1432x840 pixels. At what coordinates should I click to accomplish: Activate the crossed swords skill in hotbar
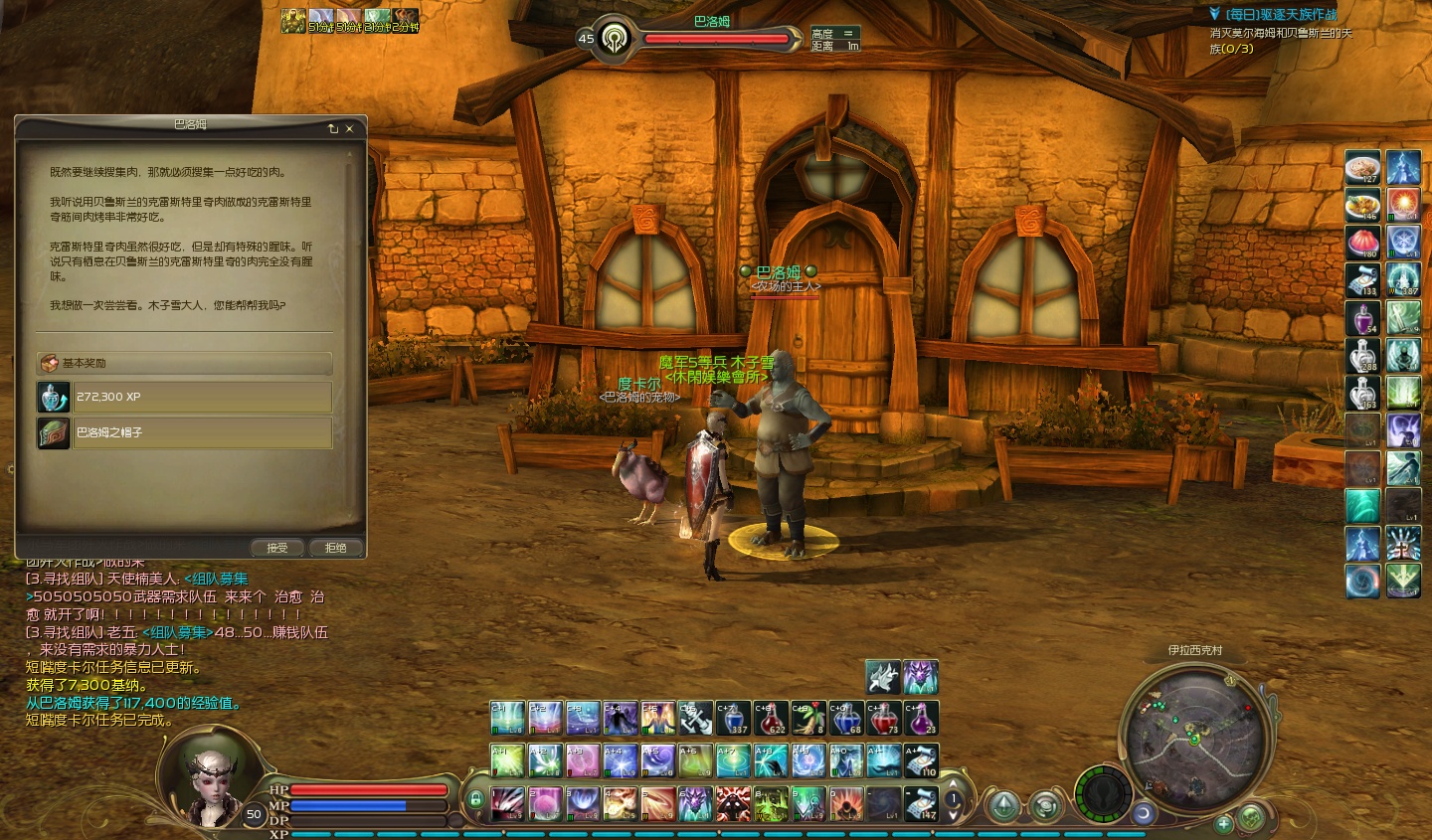click(695, 718)
